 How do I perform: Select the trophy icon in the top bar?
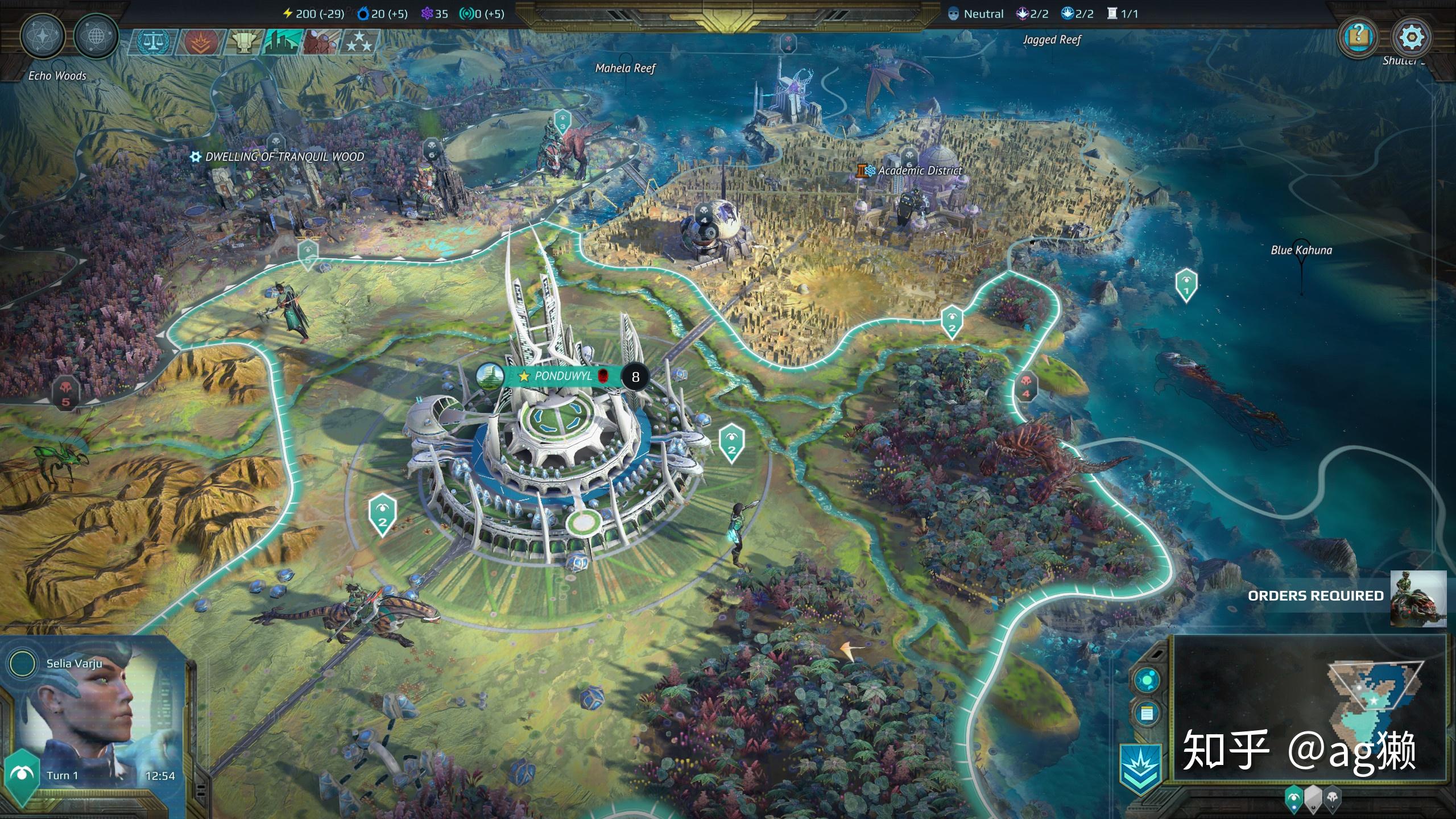(242, 42)
